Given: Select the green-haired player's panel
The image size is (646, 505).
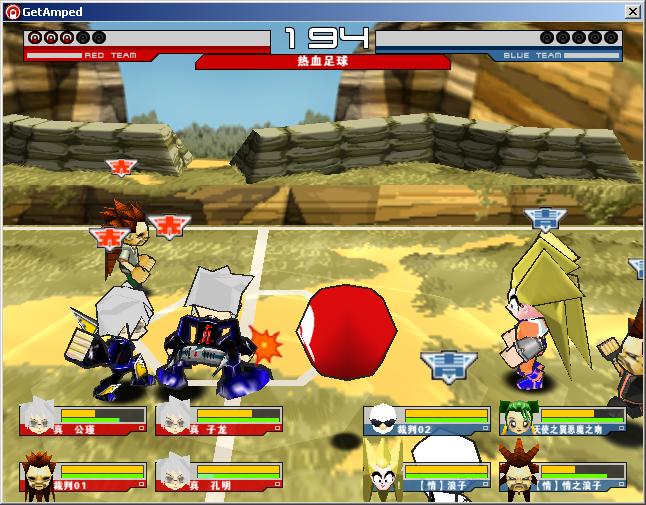Looking at the screenshot, I should pyautogui.click(x=563, y=418).
